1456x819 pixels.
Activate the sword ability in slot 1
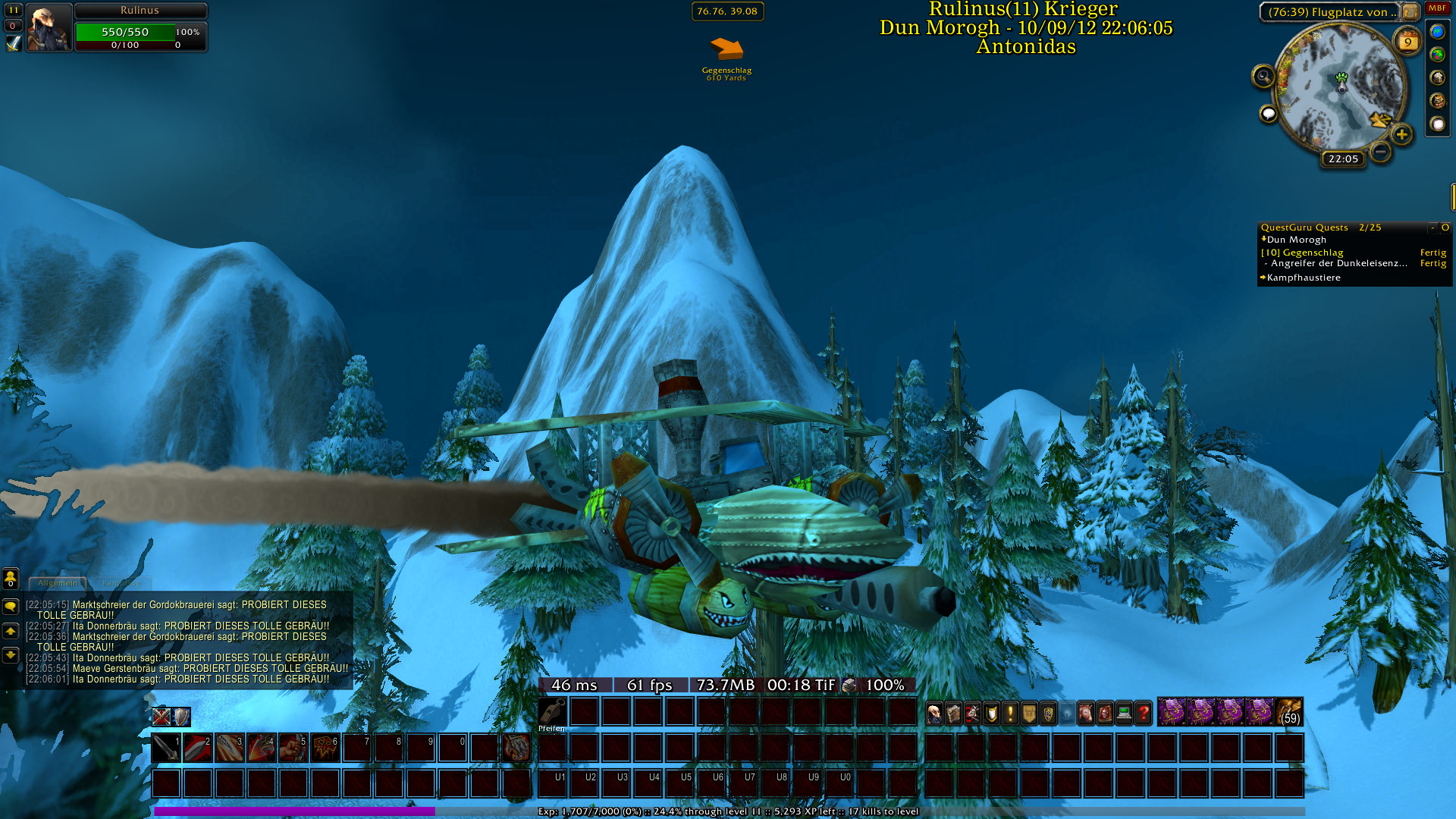pyautogui.click(x=166, y=748)
